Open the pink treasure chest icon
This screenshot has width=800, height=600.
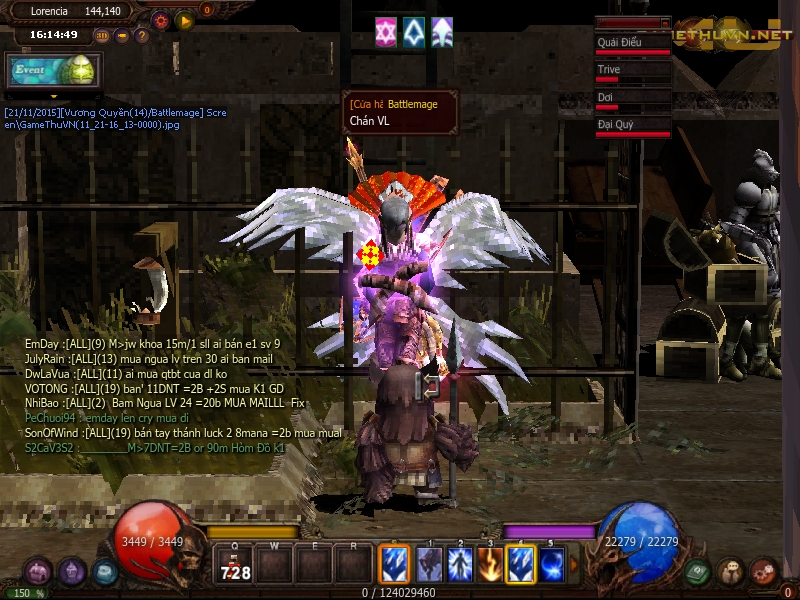click(x=38, y=572)
